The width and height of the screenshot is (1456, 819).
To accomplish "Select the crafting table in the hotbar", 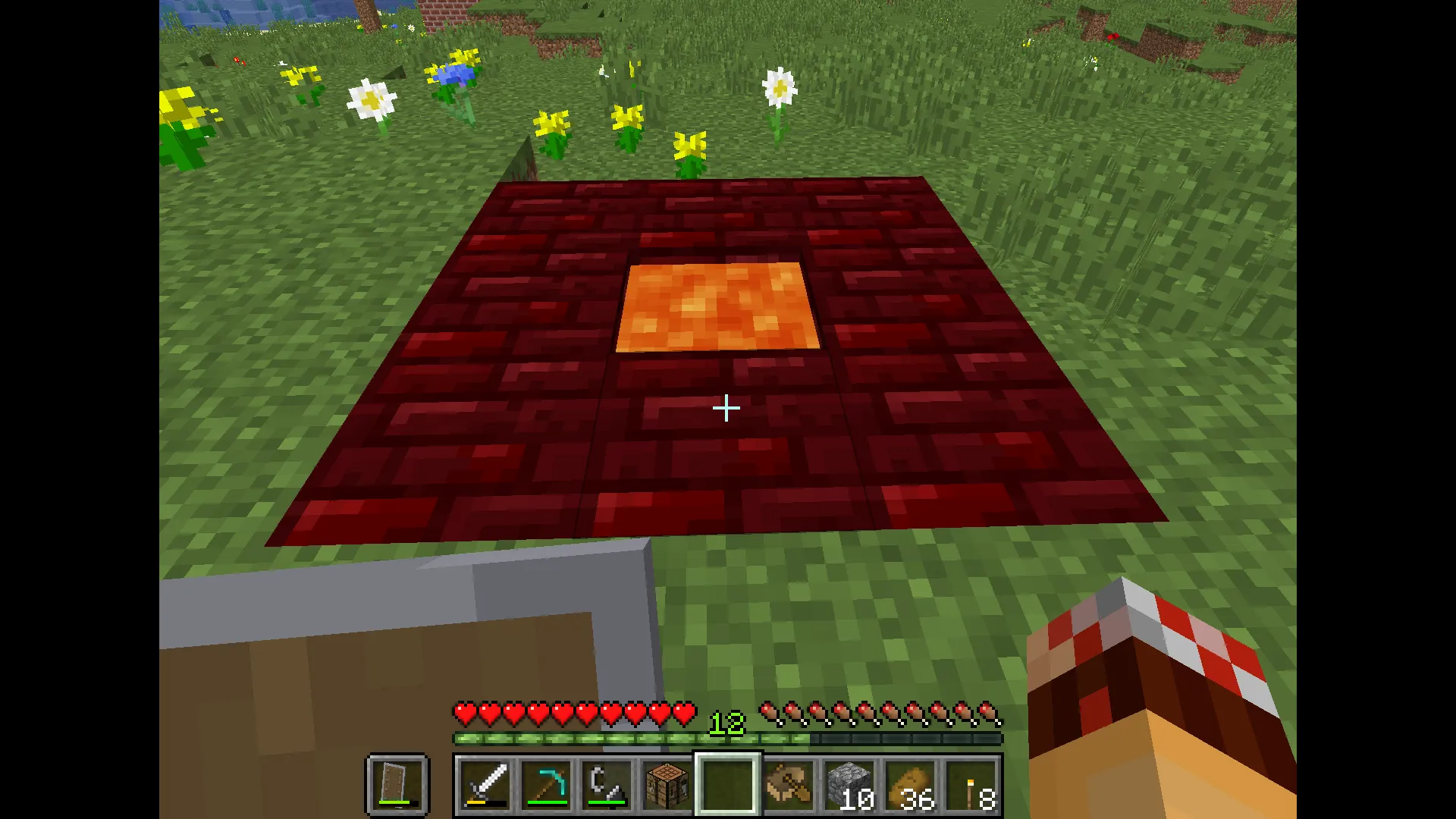I will click(x=666, y=783).
